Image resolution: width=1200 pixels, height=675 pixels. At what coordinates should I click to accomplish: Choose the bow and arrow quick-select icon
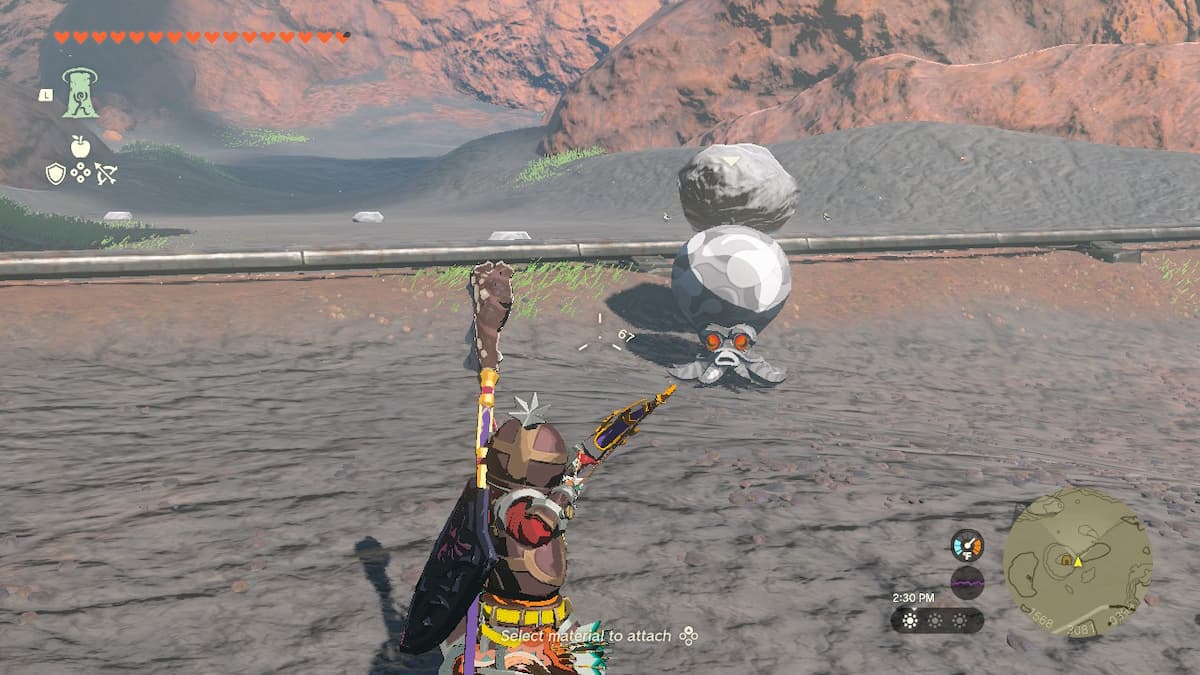coord(105,173)
